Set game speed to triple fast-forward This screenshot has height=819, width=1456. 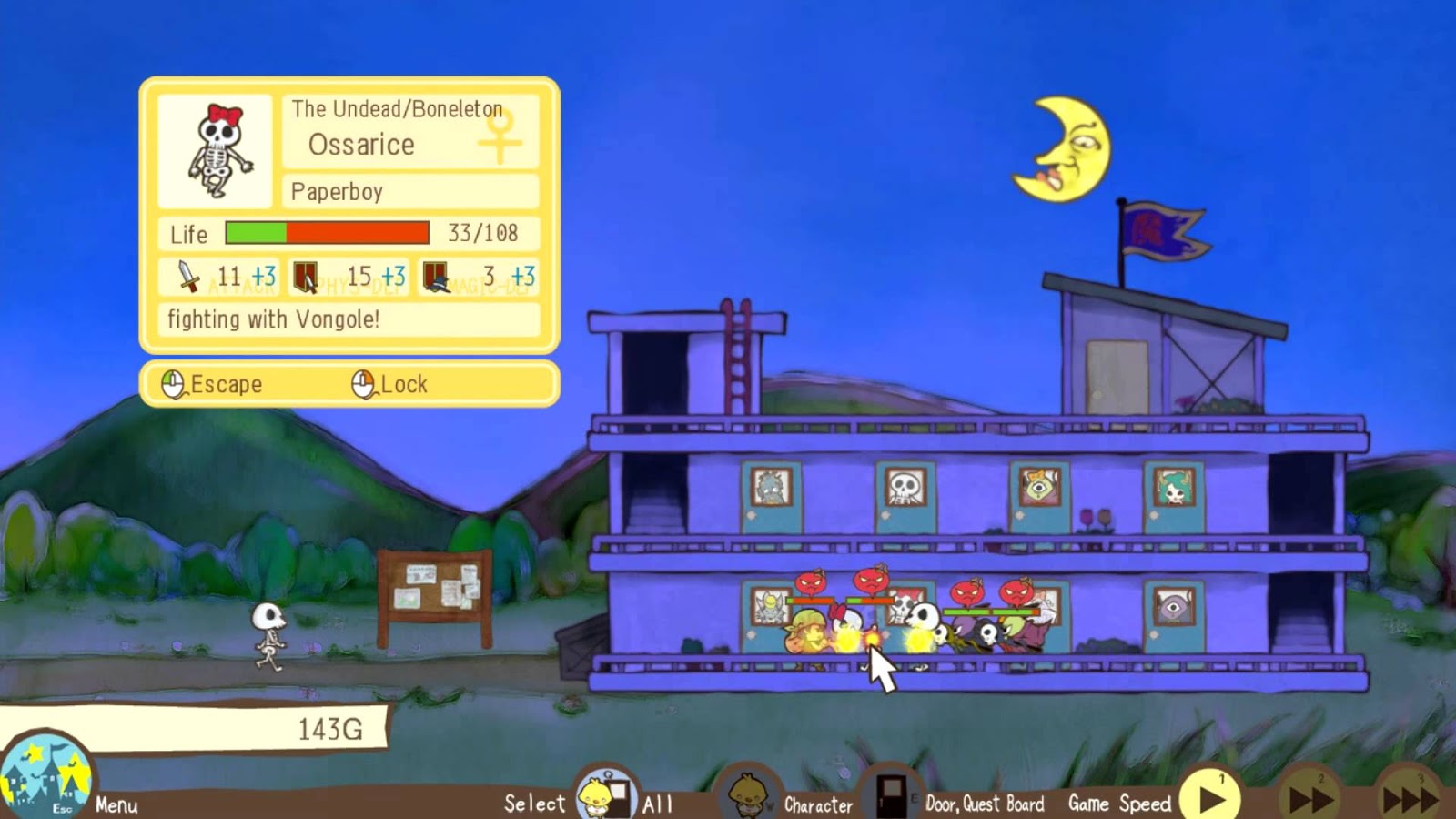[x=1410, y=797]
